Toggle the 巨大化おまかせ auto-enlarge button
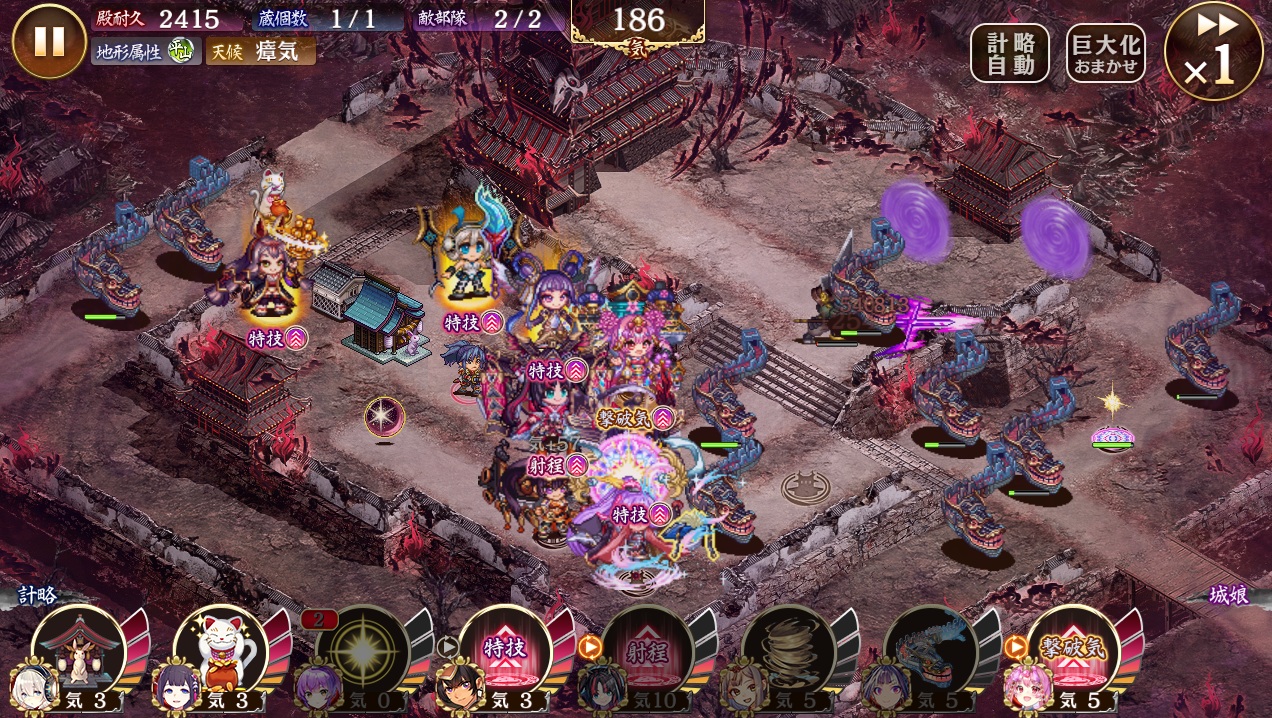Viewport: 1272px width, 718px height. tap(1105, 53)
